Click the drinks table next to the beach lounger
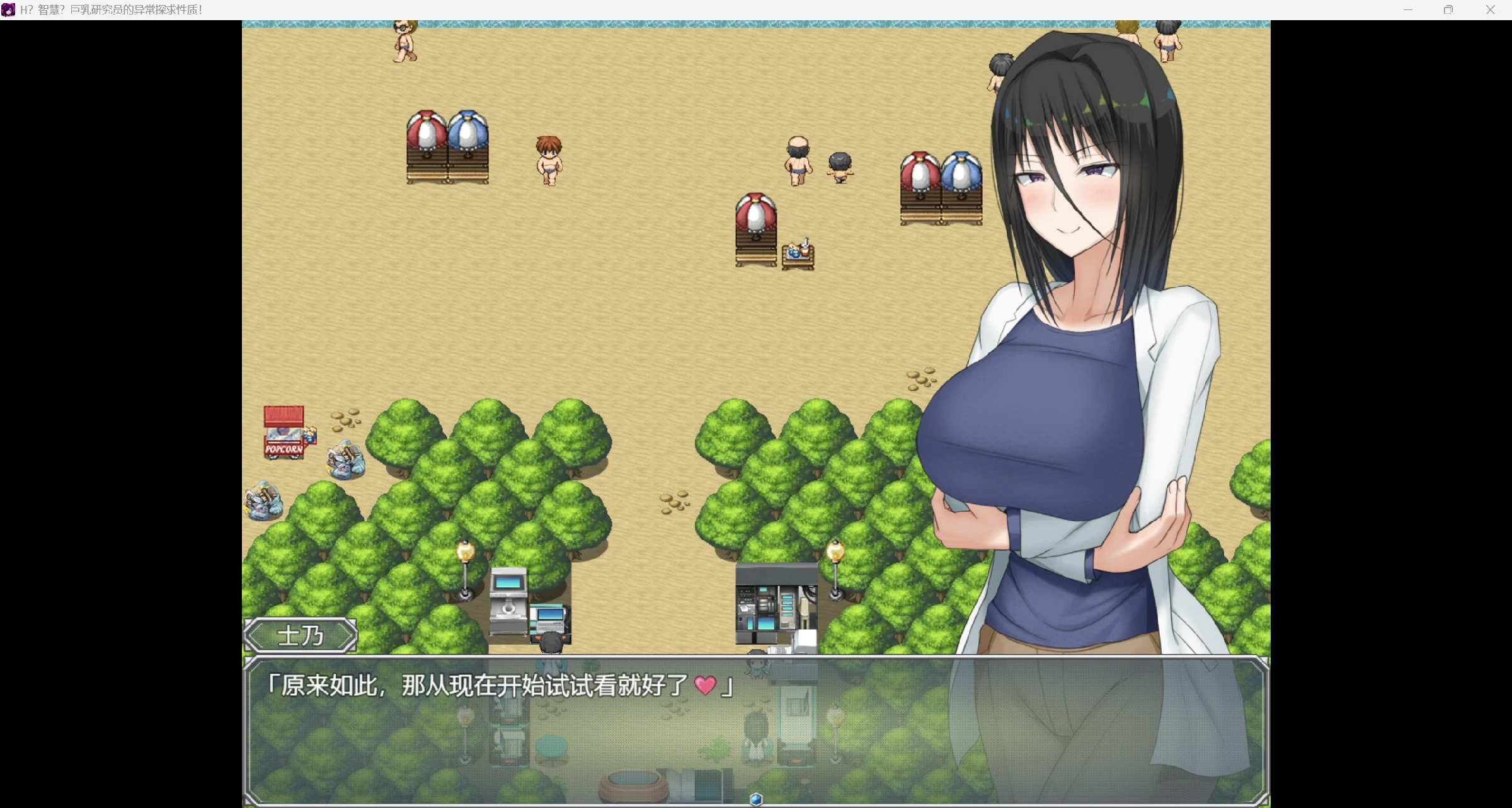This screenshot has width=1512, height=808. [798, 252]
